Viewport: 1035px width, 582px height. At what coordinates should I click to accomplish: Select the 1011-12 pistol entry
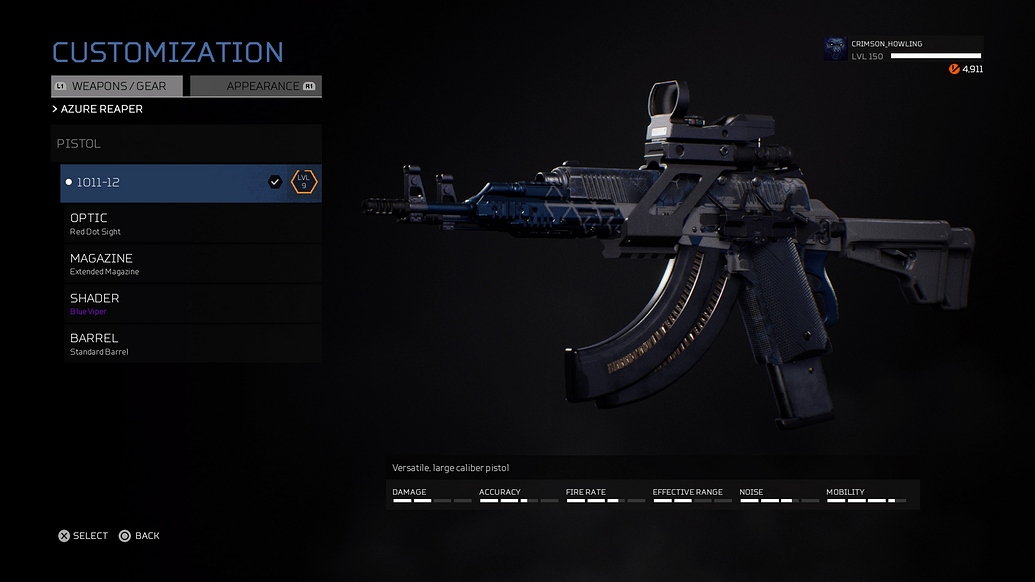click(x=190, y=183)
